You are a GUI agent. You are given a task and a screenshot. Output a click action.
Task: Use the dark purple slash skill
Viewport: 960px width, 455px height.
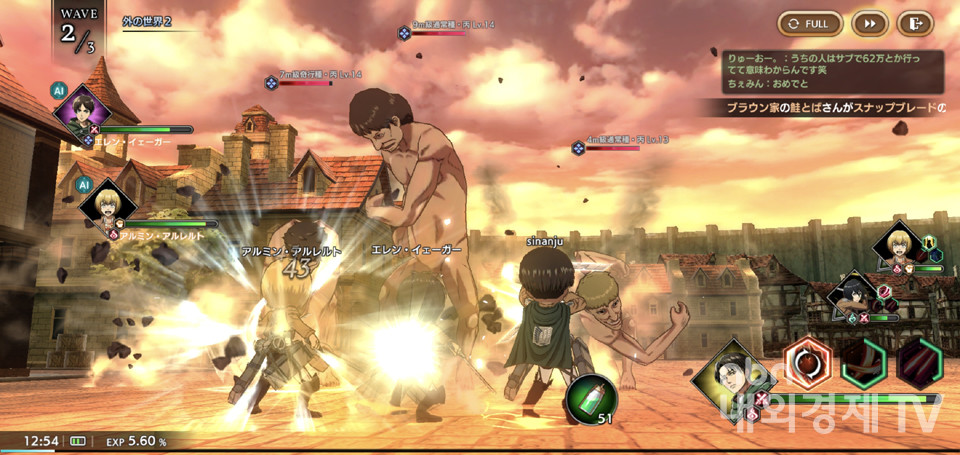tap(919, 363)
